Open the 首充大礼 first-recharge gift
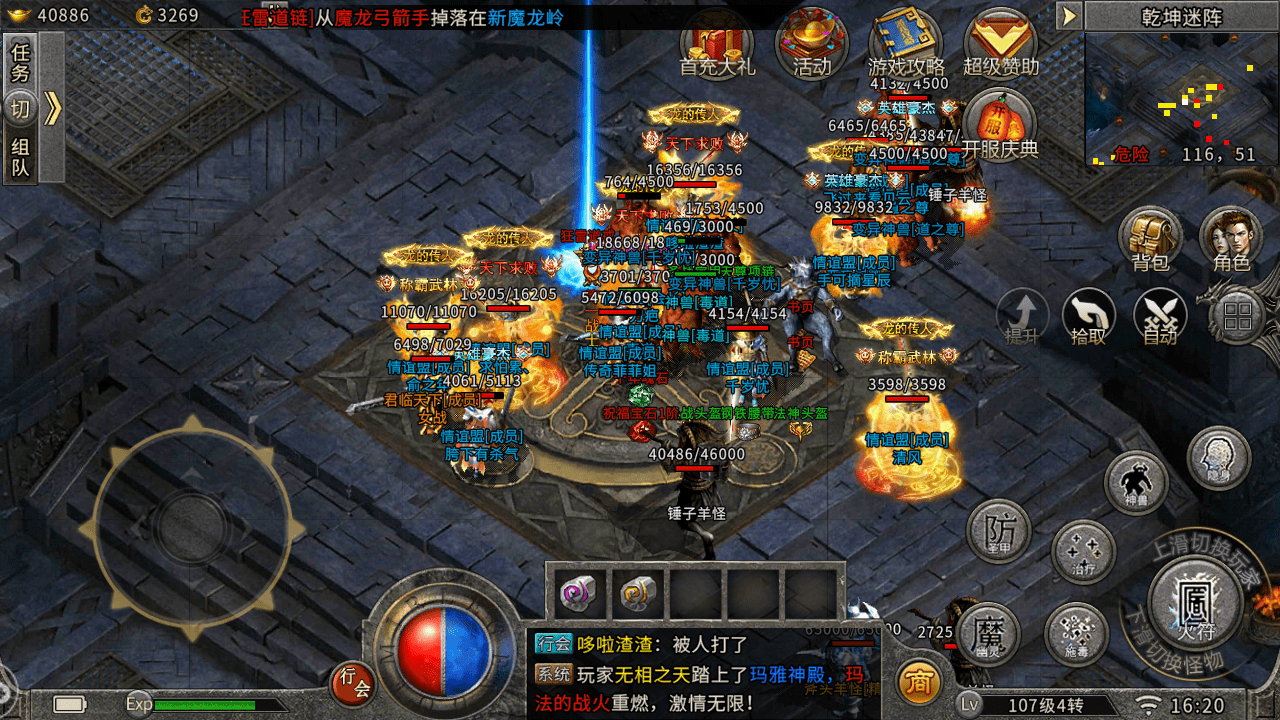The height and width of the screenshot is (720, 1280). tap(717, 45)
